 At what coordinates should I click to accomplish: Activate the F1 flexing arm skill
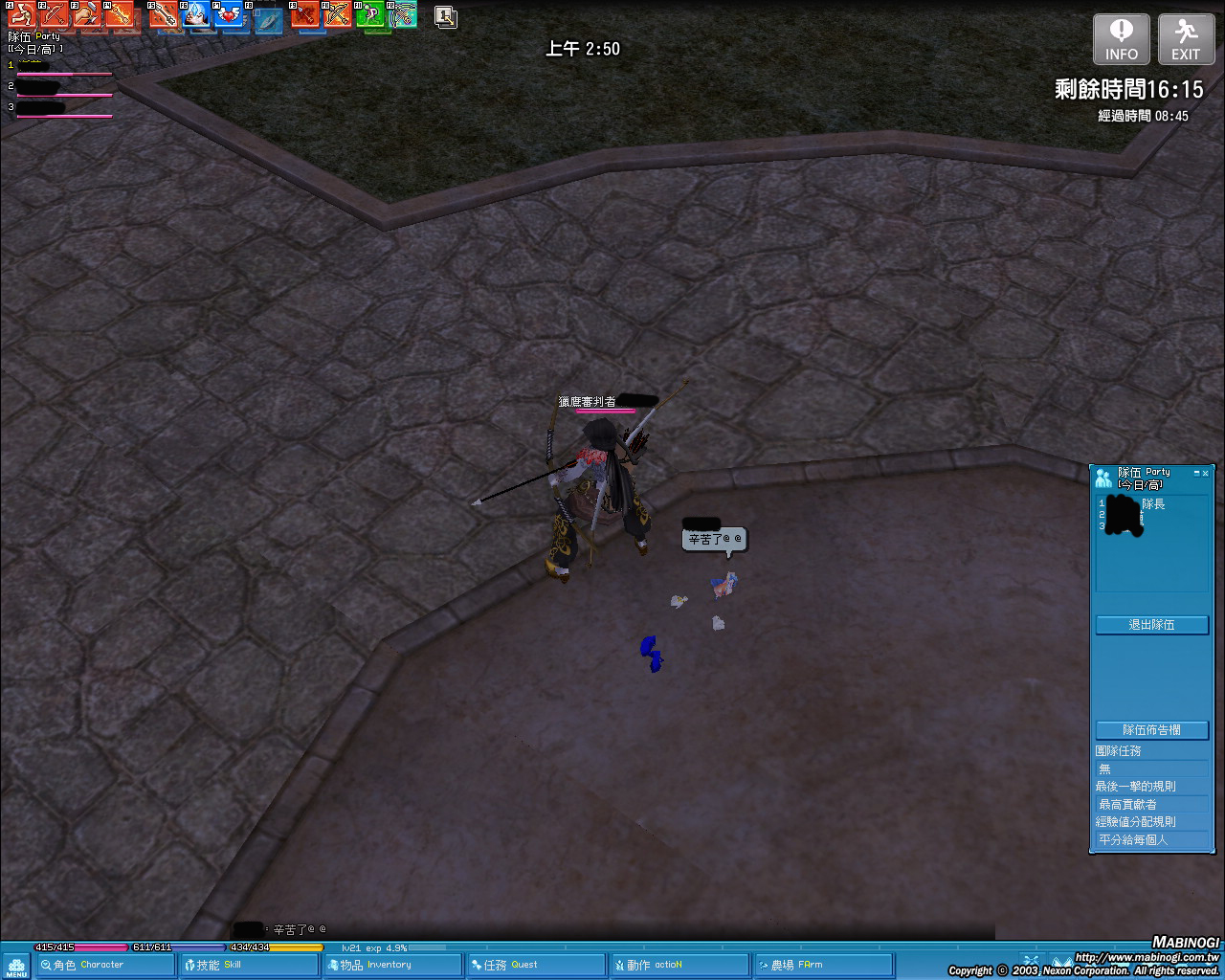click(x=22, y=14)
